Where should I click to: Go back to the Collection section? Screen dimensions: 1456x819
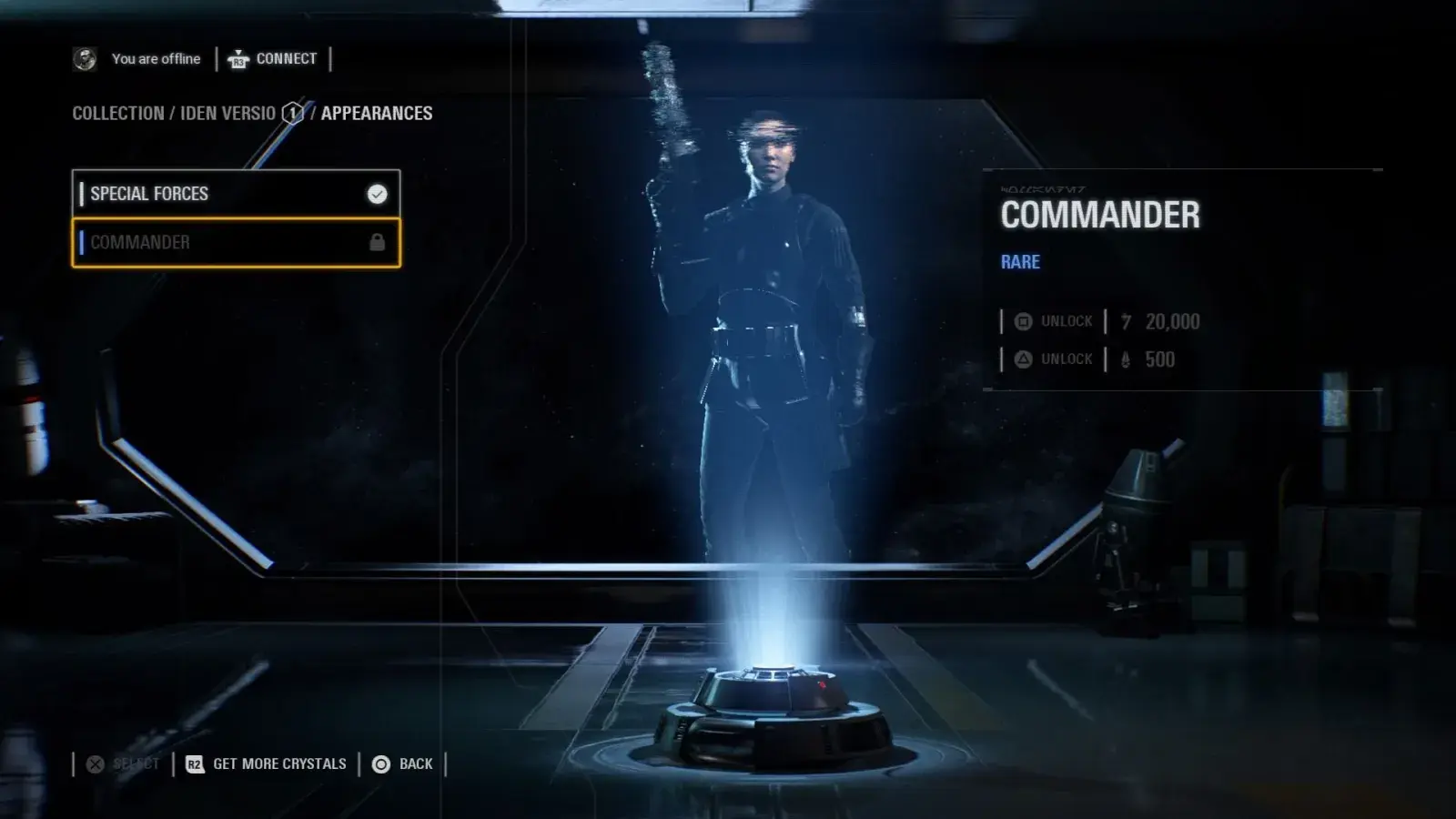117,114
